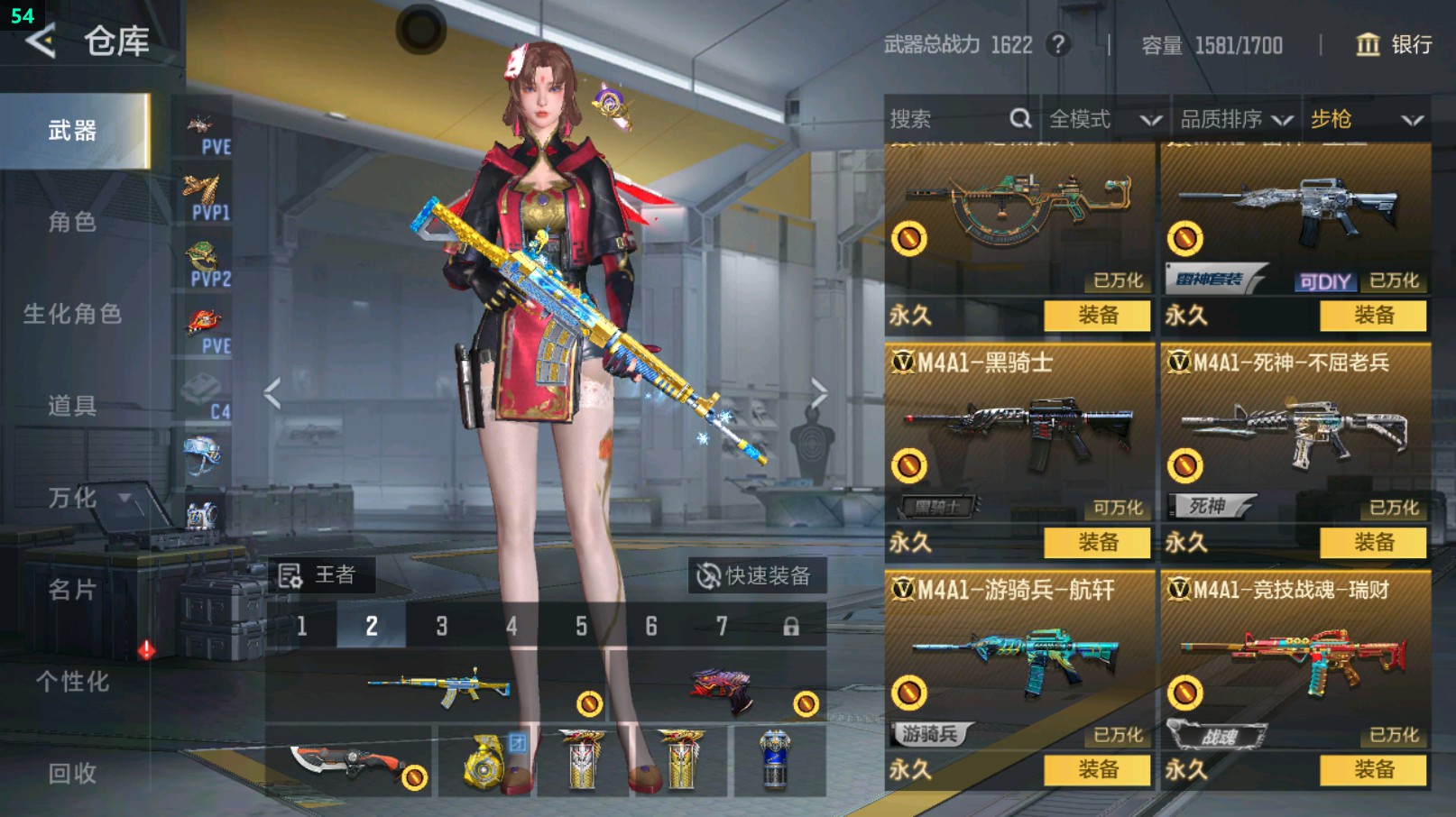Go back using the arrow beside 仓库
The width and height of the screenshot is (1456, 817).
(41, 41)
